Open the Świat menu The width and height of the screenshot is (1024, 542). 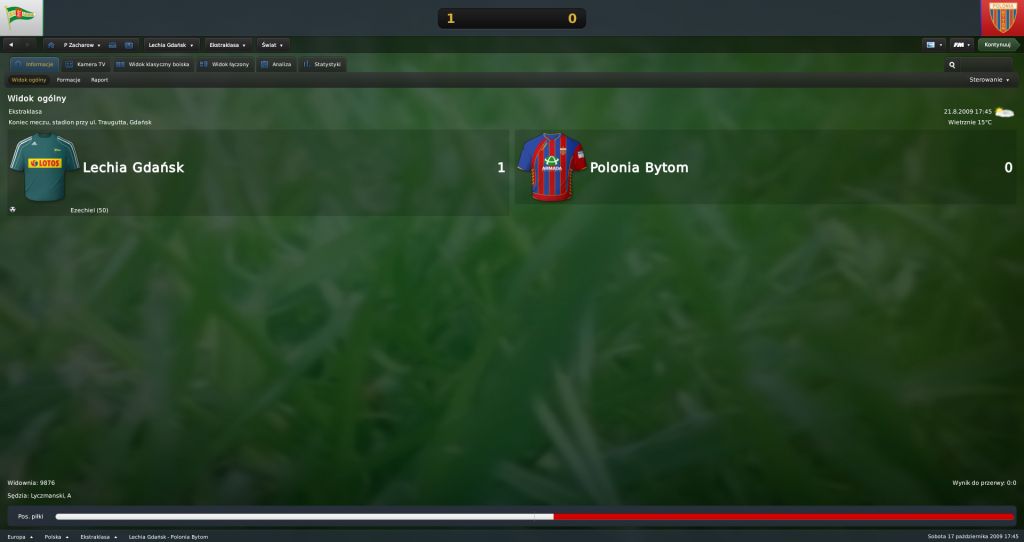point(272,45)
